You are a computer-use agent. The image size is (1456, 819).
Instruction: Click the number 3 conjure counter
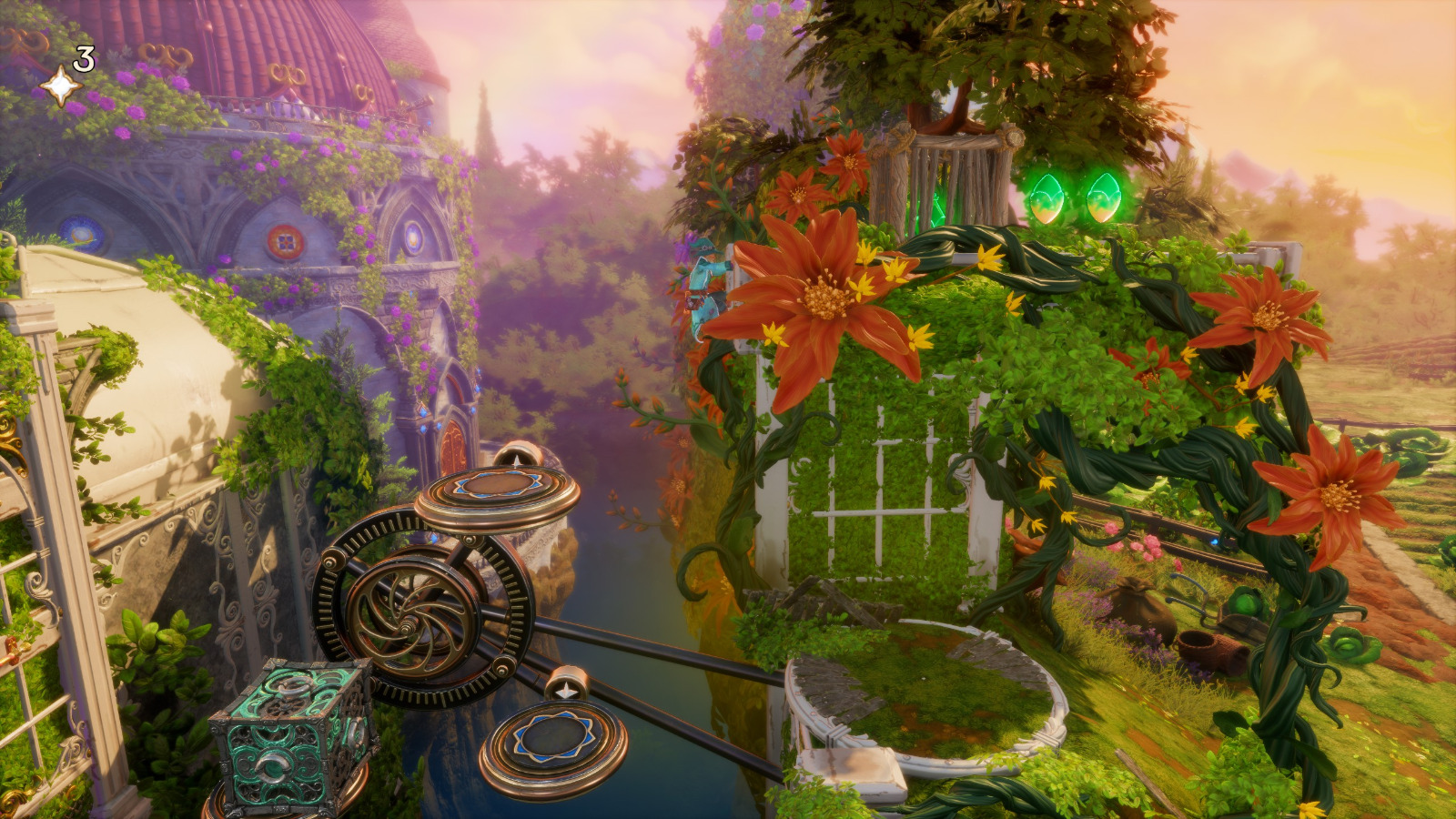point(82,59)
